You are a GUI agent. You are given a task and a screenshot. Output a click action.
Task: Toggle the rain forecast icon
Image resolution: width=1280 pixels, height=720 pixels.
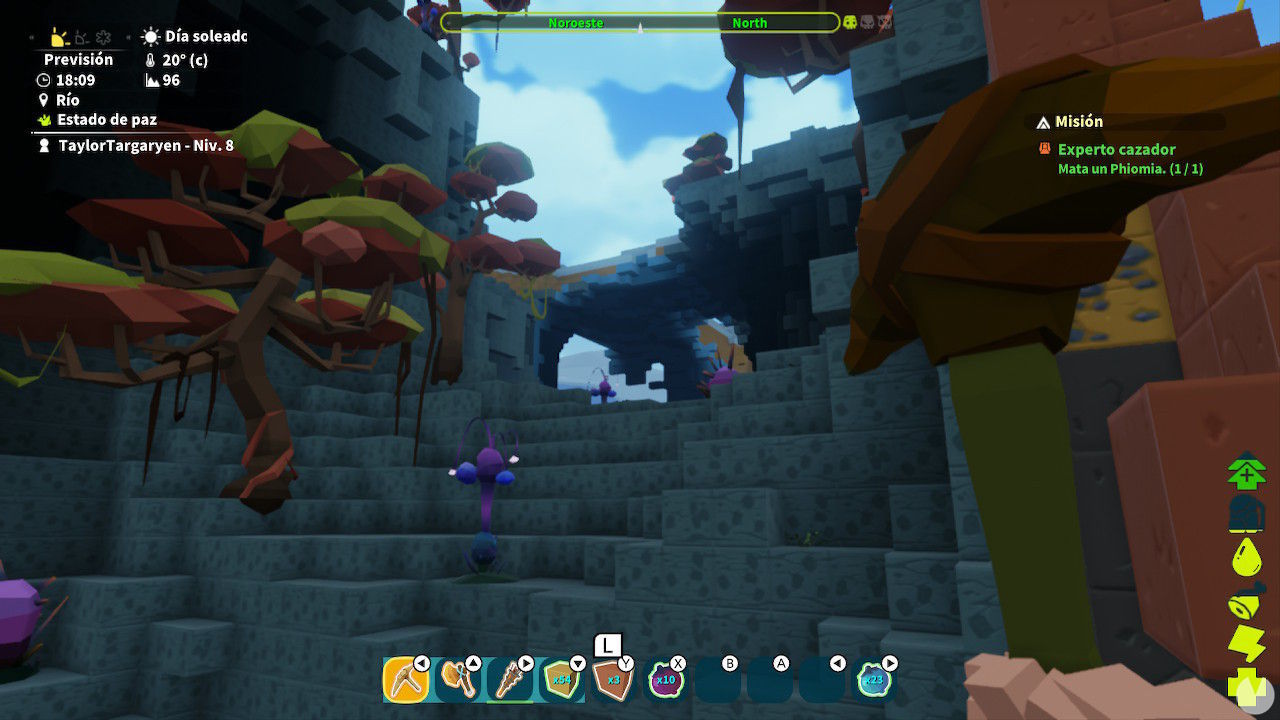(x=81, y=38)
